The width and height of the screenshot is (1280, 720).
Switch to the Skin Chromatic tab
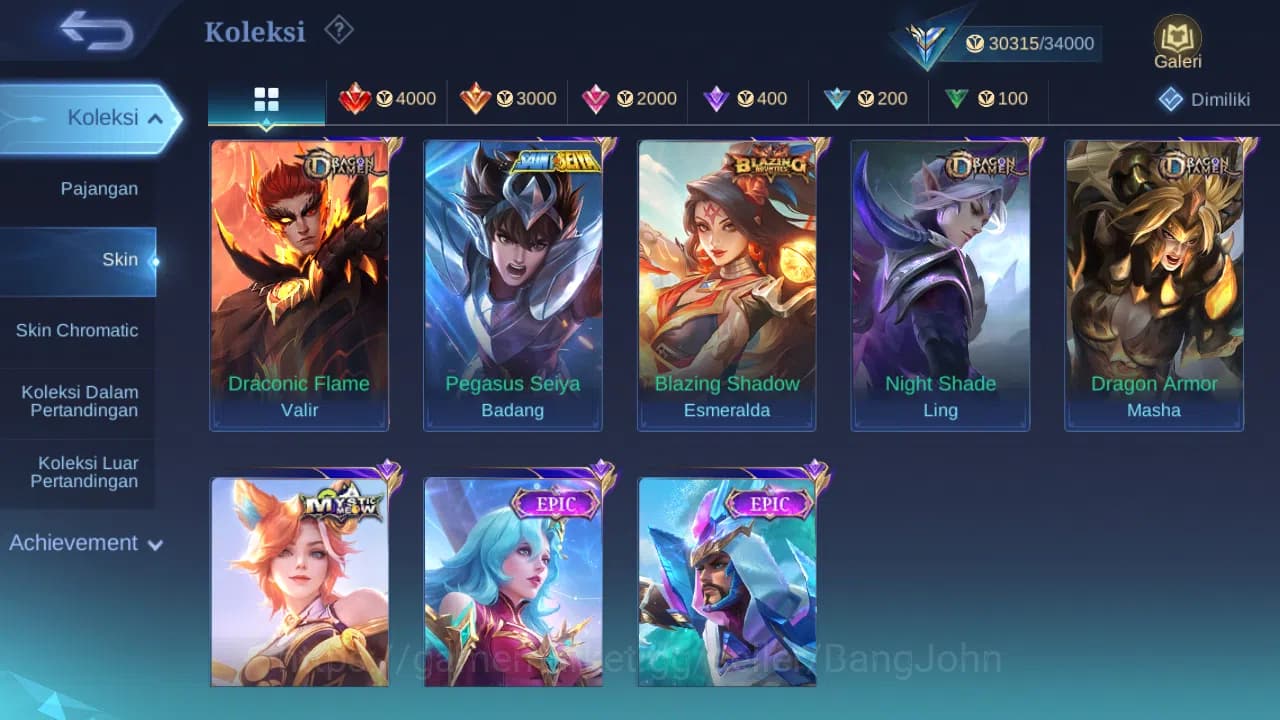tap(79, 330)
